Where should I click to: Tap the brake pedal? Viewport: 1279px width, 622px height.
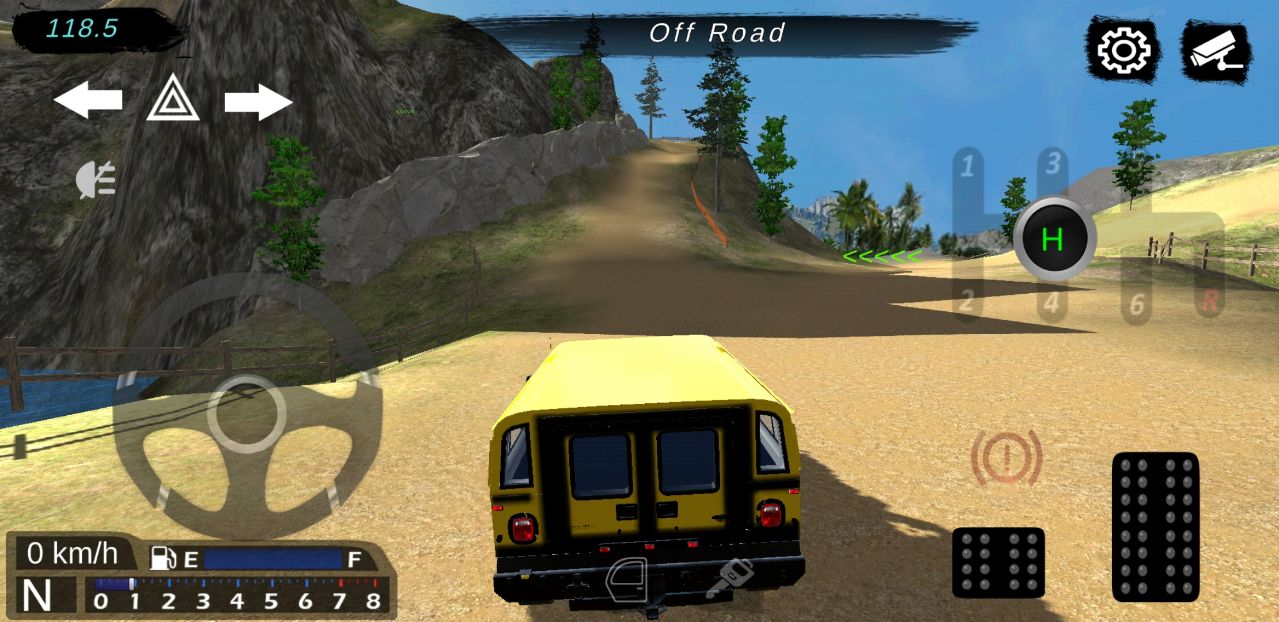(x=998, y=562)
